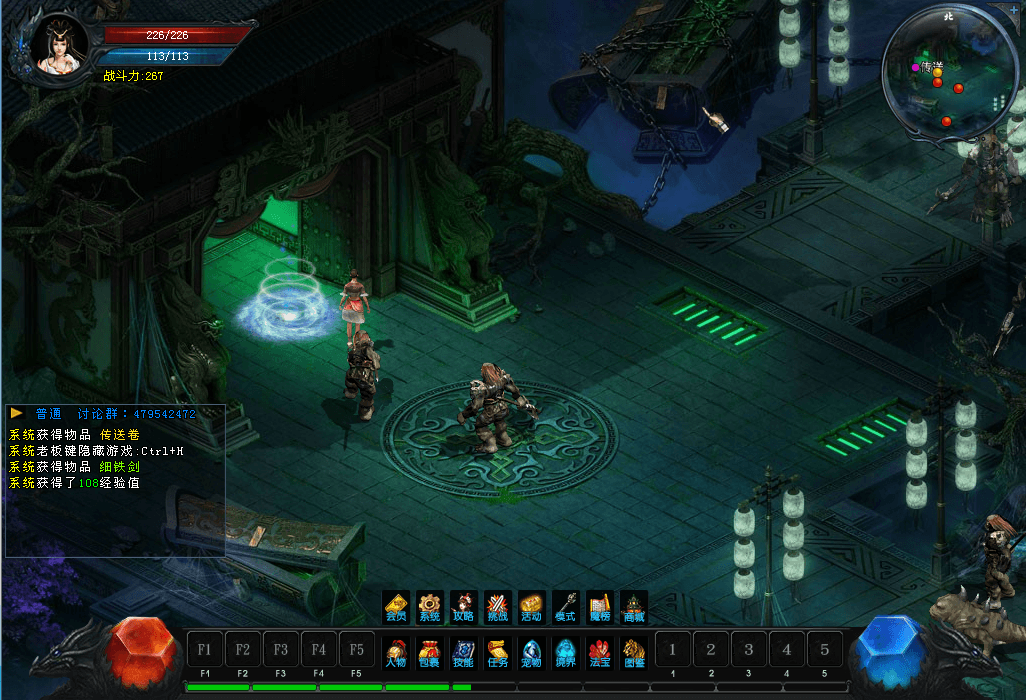Viewport: 1026px width, 700px height.
Task: Open the 会员 membership icon
Action: pos(396,607)
